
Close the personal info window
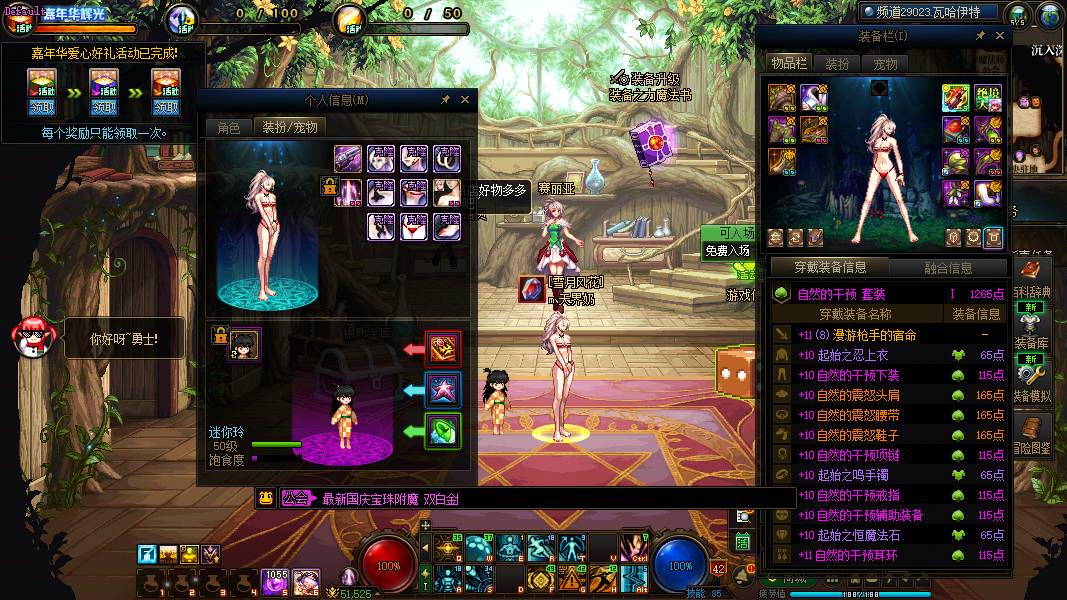point(465,100)
